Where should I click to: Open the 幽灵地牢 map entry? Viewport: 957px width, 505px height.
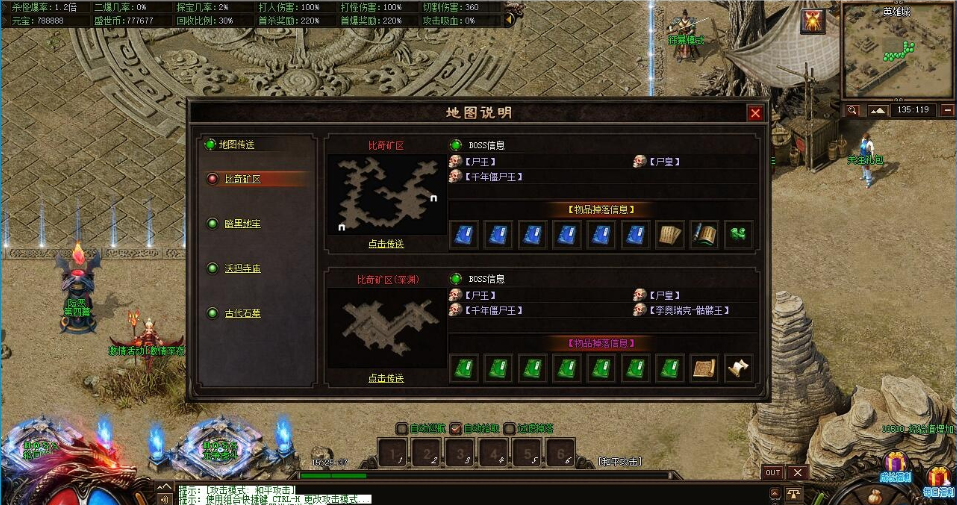(242, 224)
